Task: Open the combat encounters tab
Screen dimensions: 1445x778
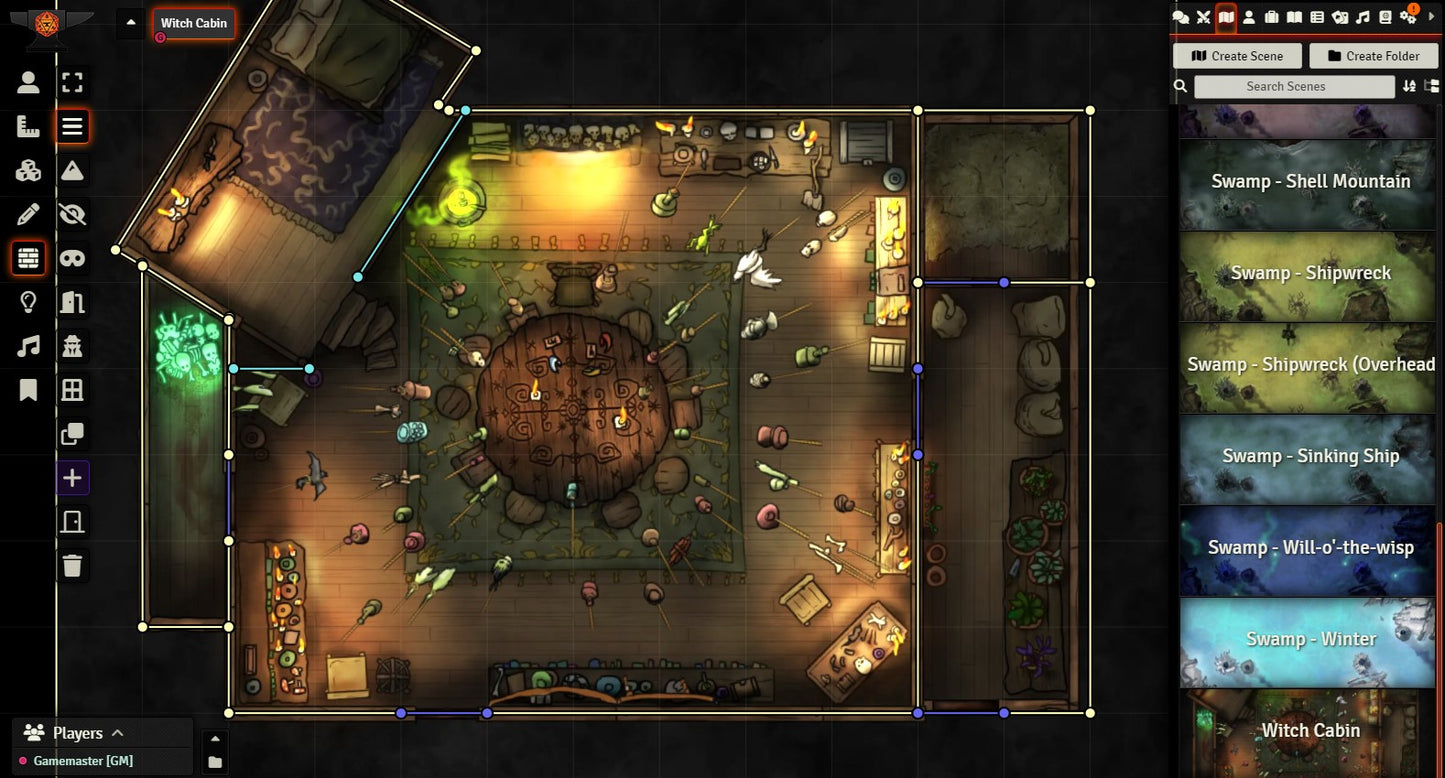Action: point(1203,17)
